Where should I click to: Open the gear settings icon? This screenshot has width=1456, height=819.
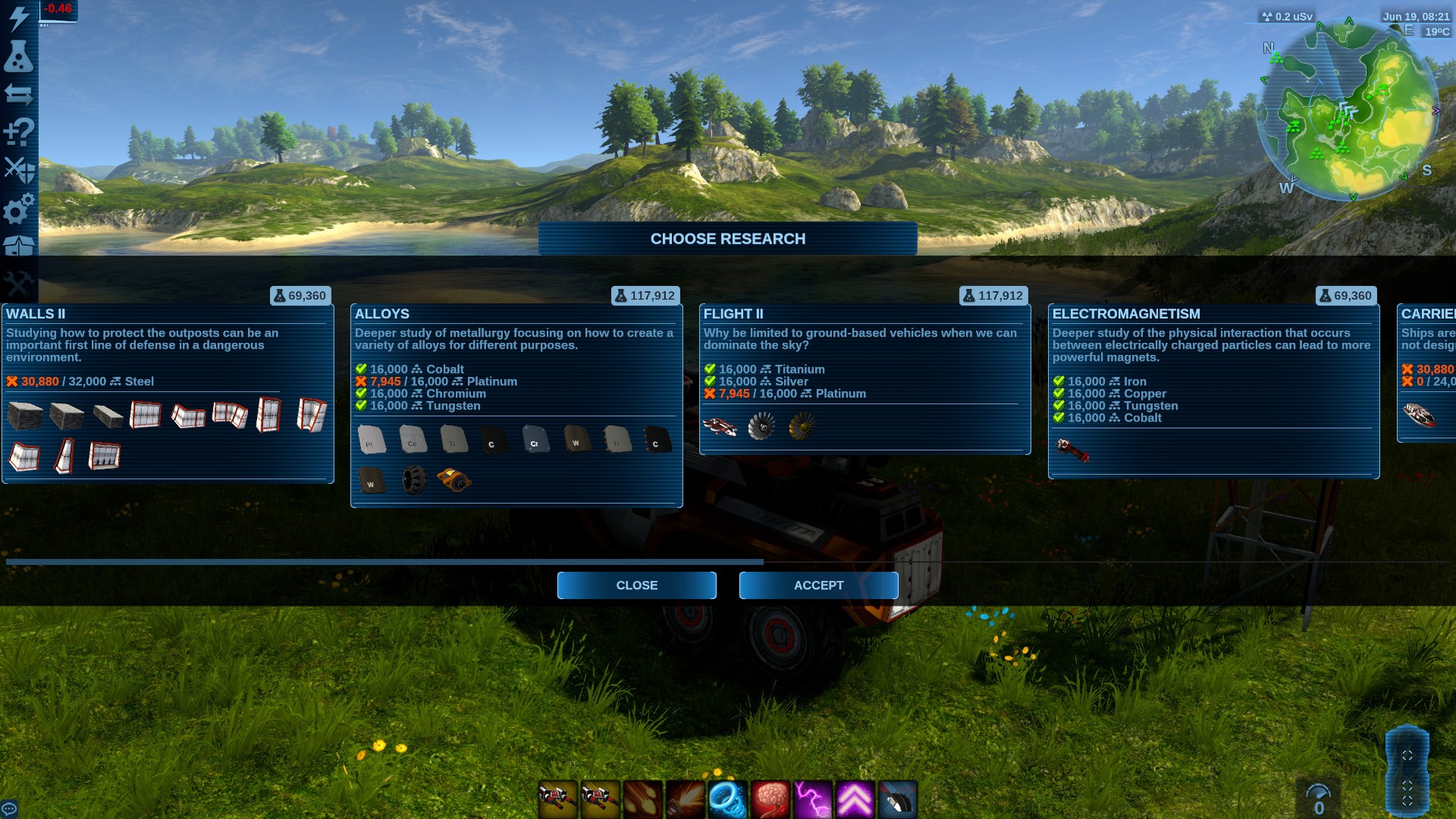pos(19,208)
